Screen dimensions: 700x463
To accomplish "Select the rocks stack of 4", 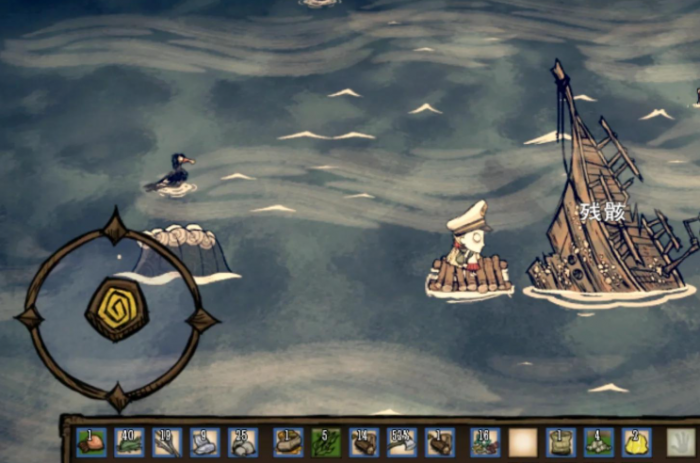I will (598, 441).
